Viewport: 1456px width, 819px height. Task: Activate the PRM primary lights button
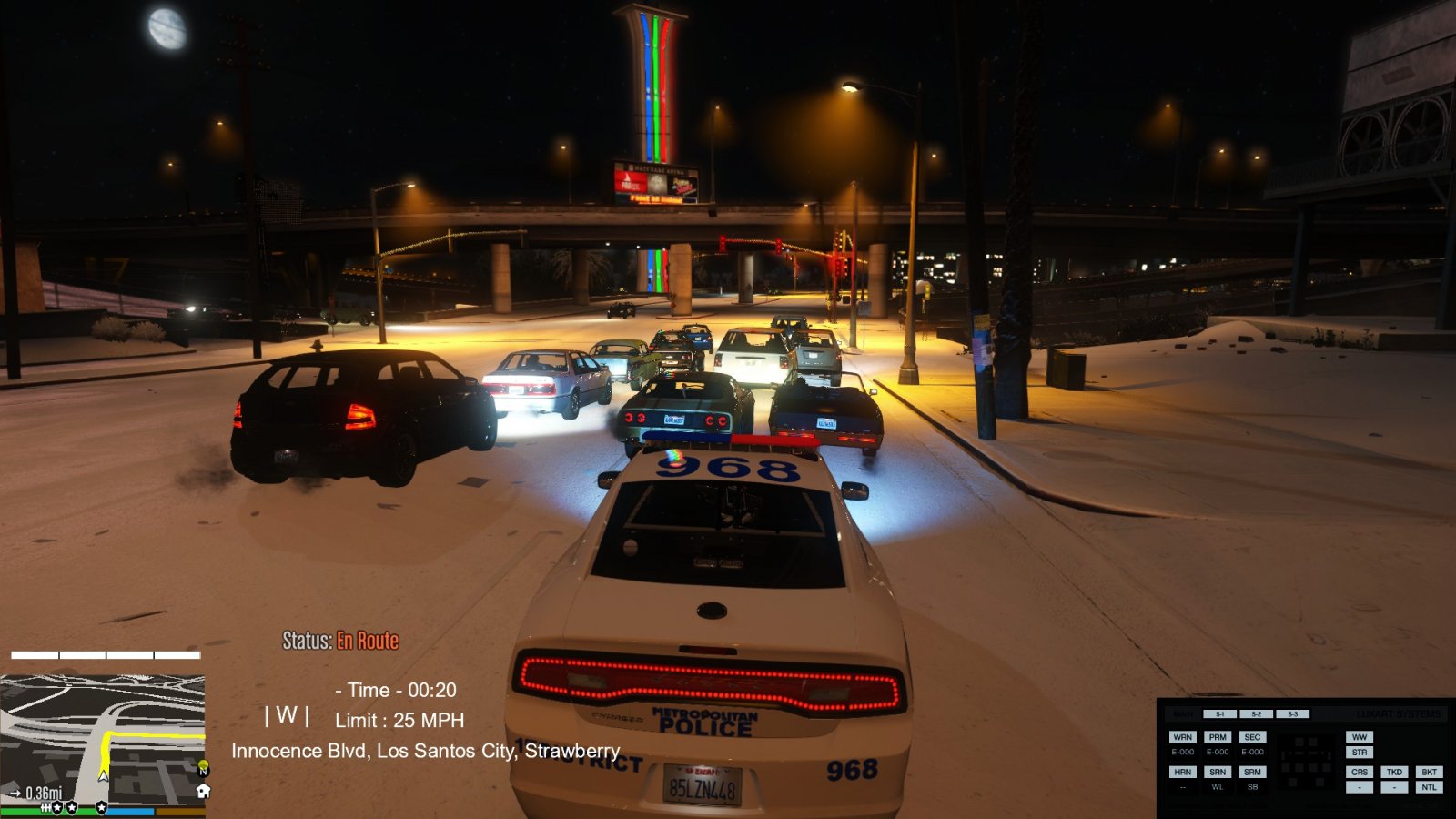pos(1218,737)
